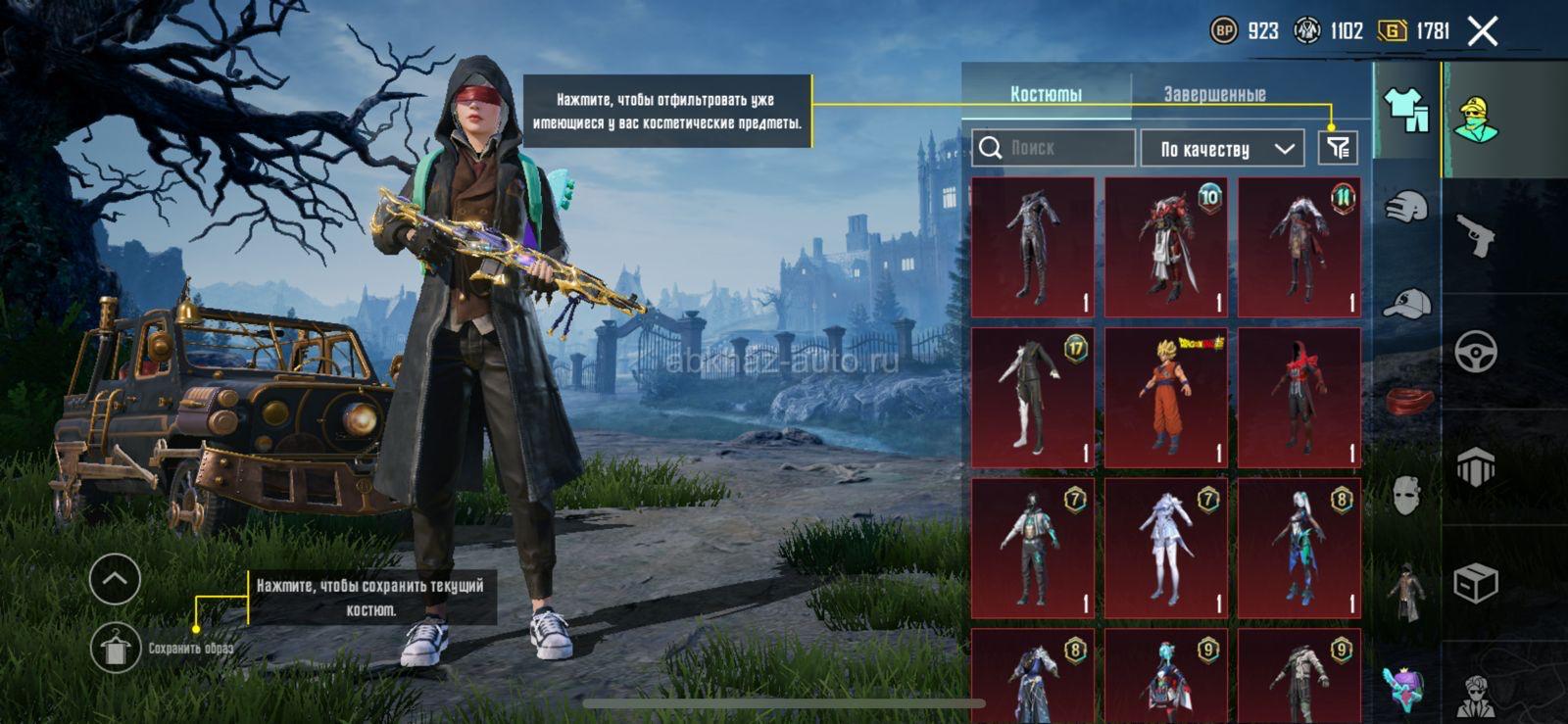Screen dimensions: 1568x724
Task: Toggle the owned cosmetics filter icon
Action: coord(1338,149)
